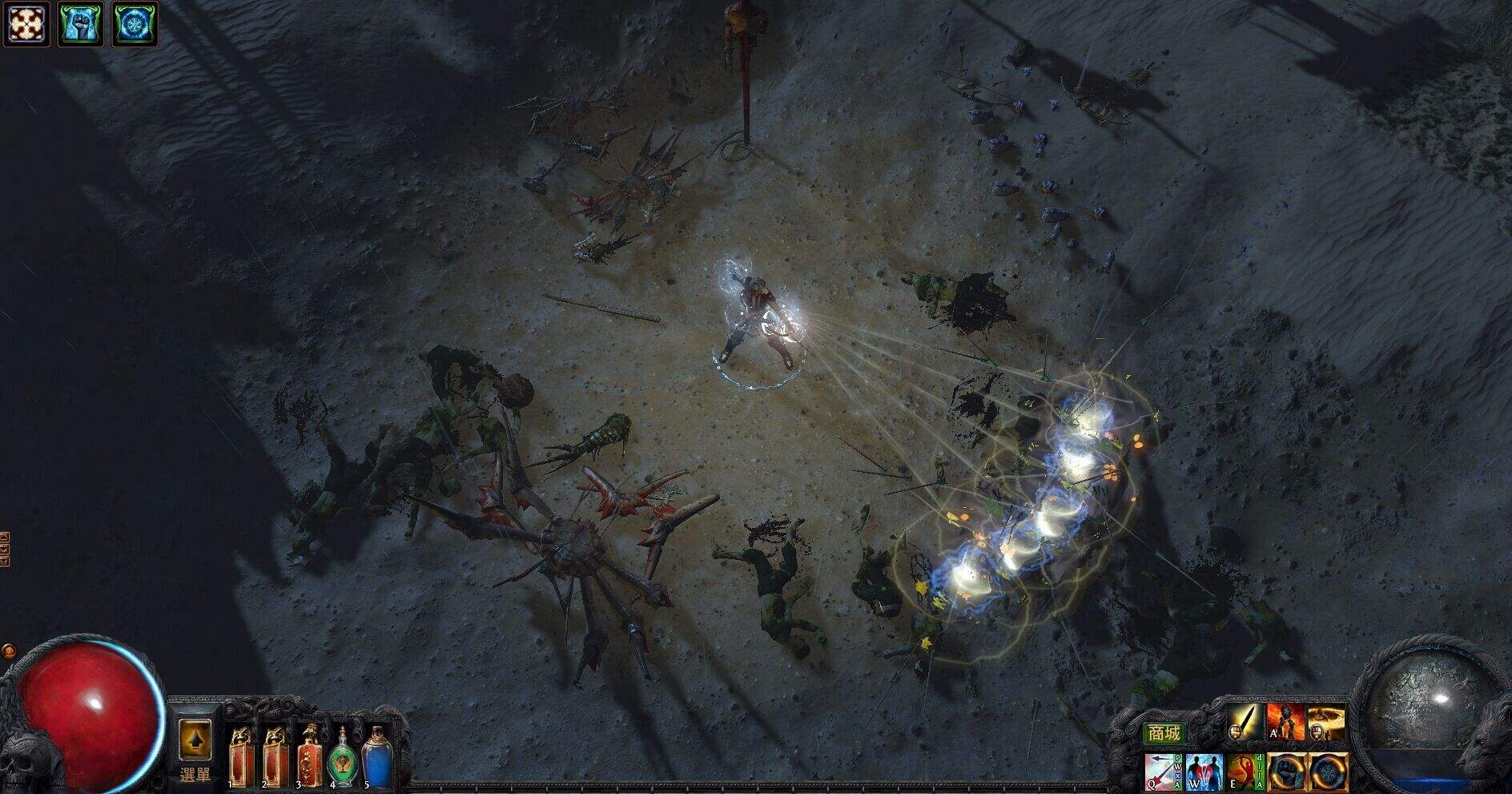Click the small orange icon above the life globe
The image size is (1512, 794).
(9, 651)
